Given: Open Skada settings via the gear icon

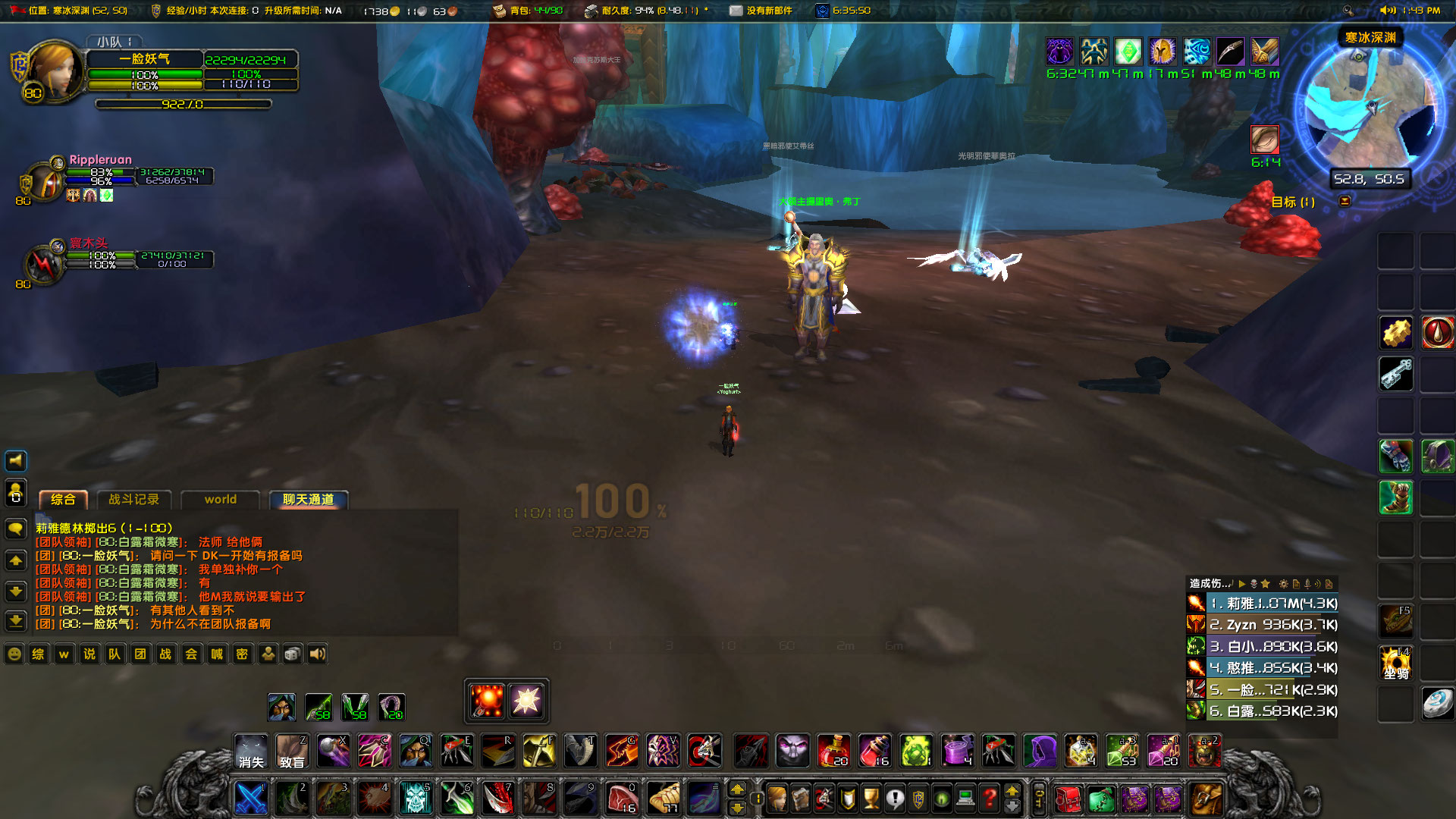Looking at the screenshot, I should coord(1284,584).
